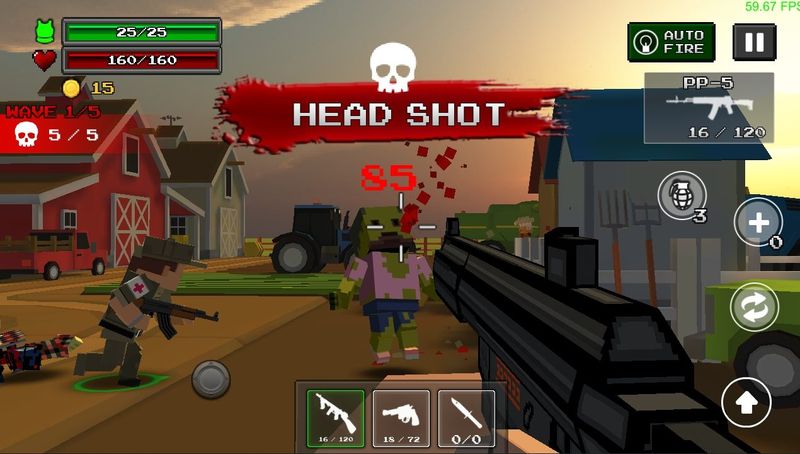The image size is (800, 454).
Task: Switch to the revolver slot
Action: point(401,417)
